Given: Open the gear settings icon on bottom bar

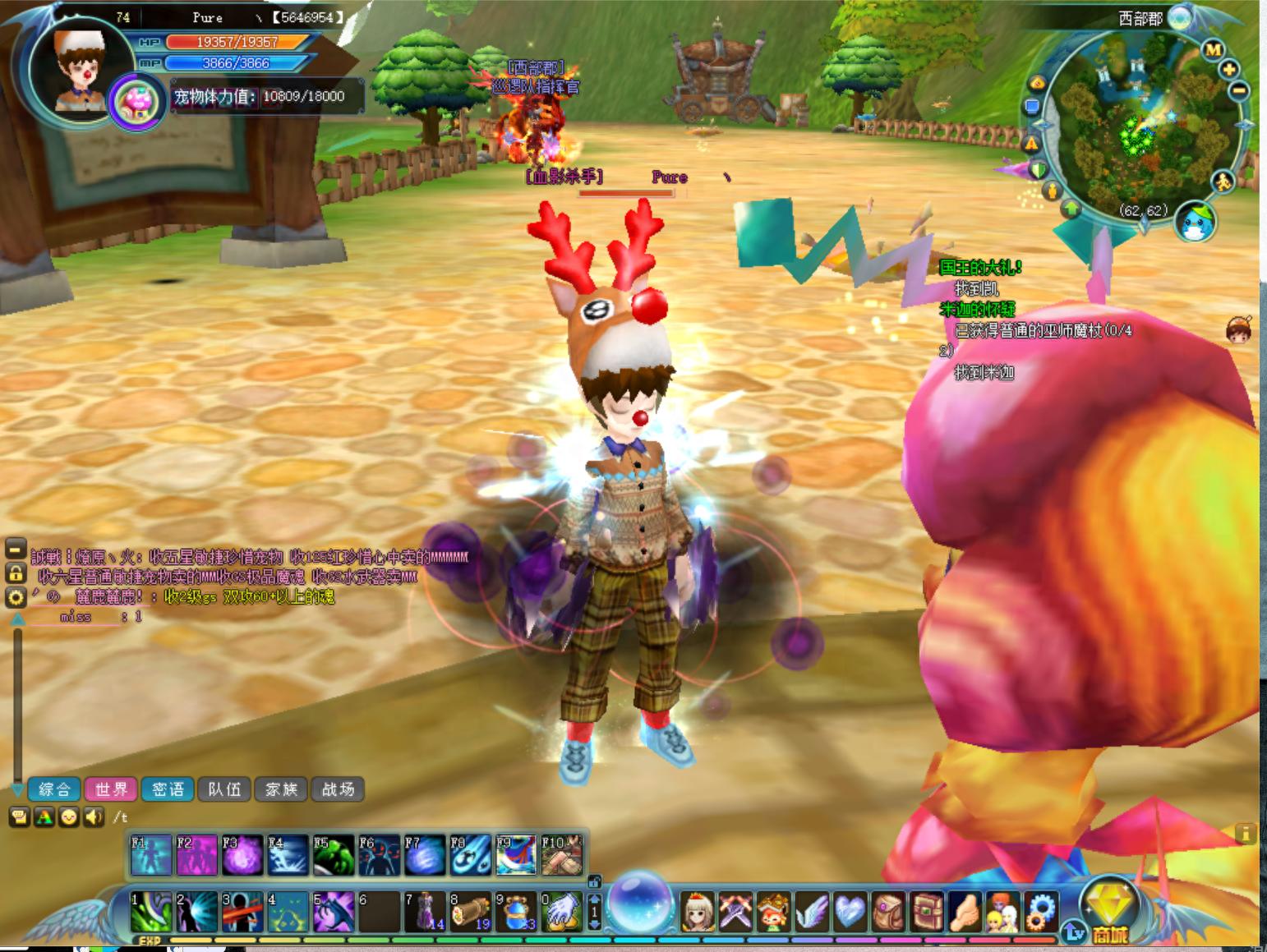Looking at the screenshot, I should pyautogui.click(x=1042, y=912).
